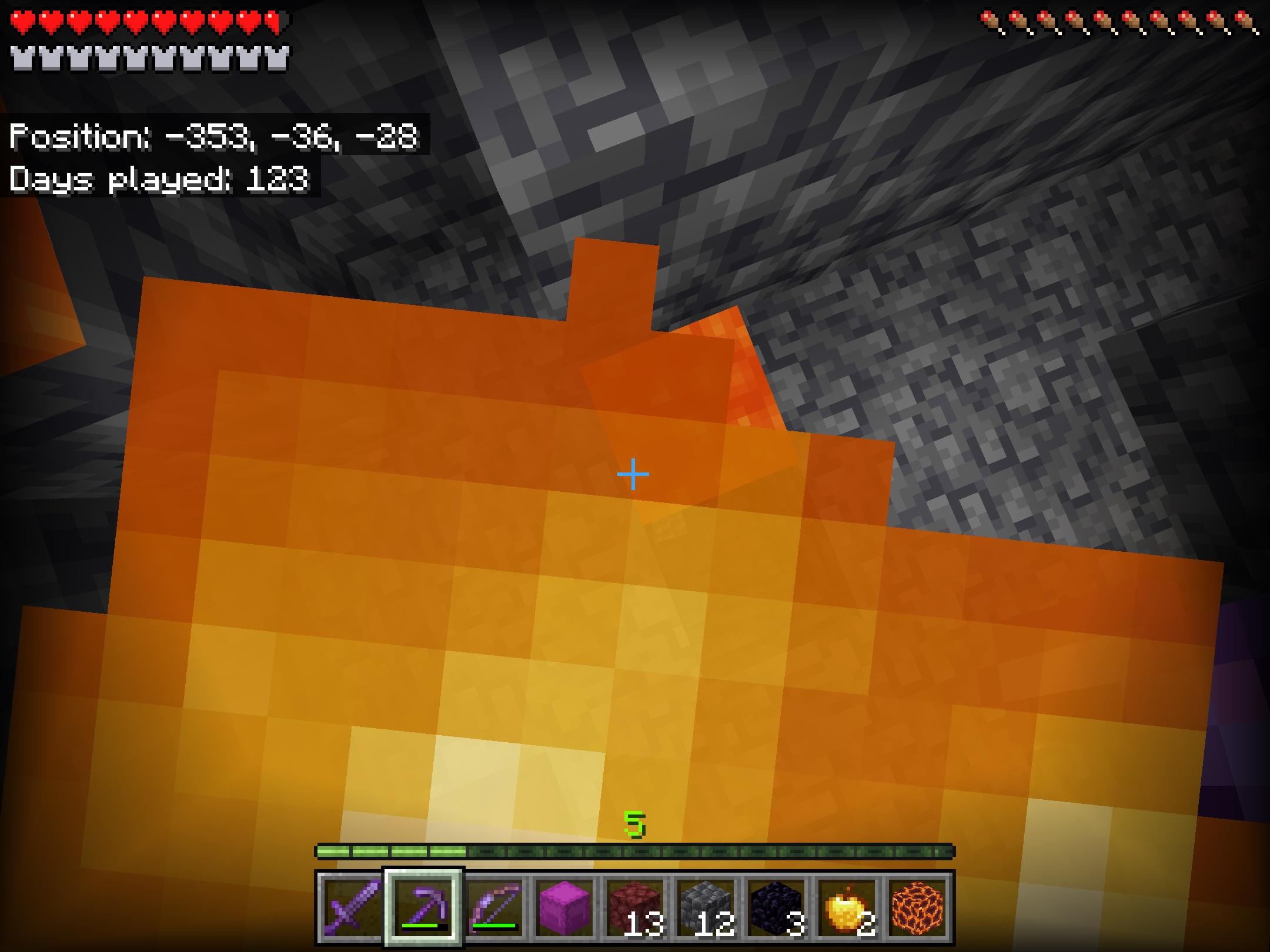The image size is (1270, 952).
Task: Click the blue crosshair at screen center
Action: click(632, 474)
